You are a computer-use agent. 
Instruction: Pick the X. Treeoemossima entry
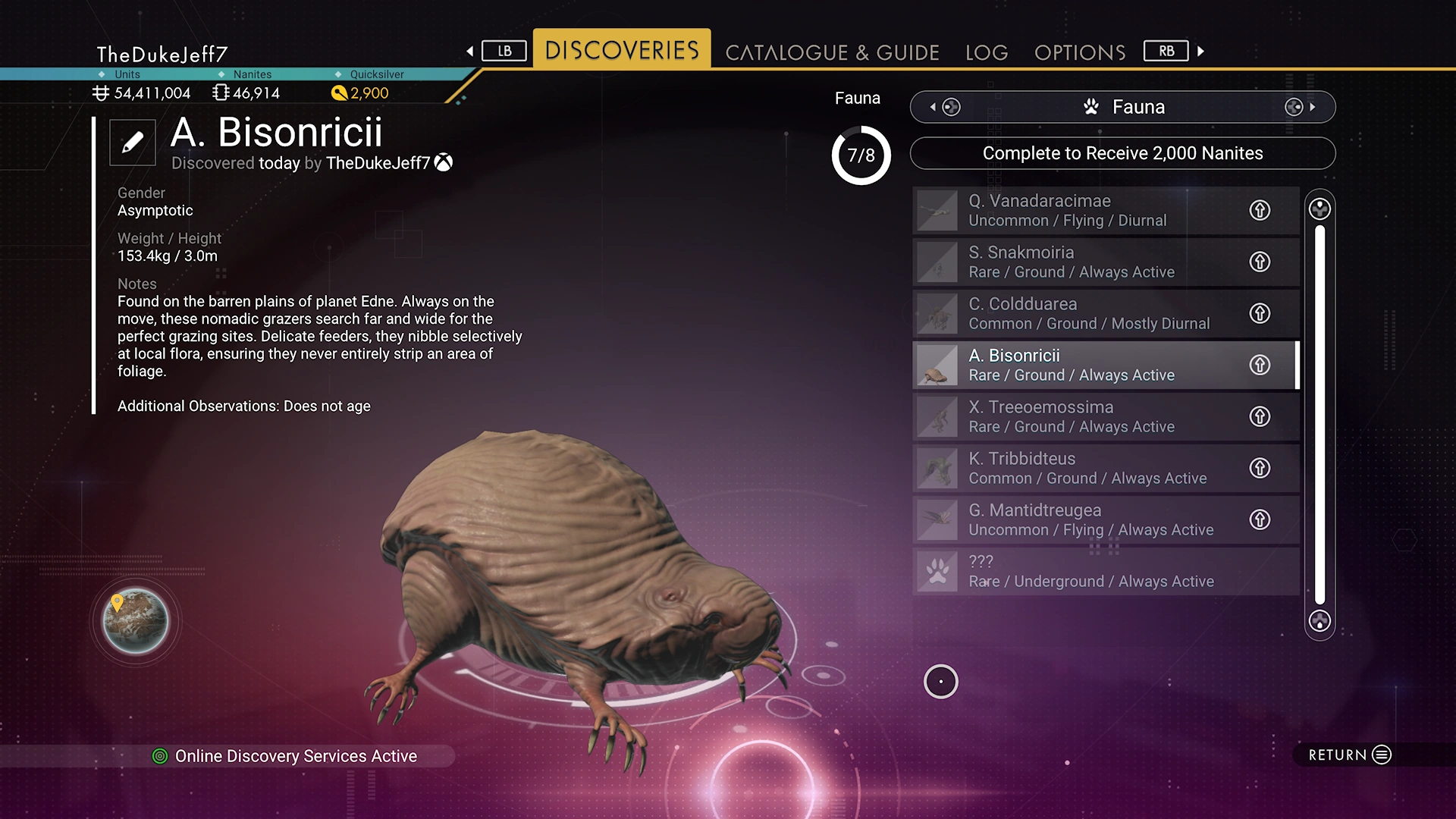[1077, 416]
